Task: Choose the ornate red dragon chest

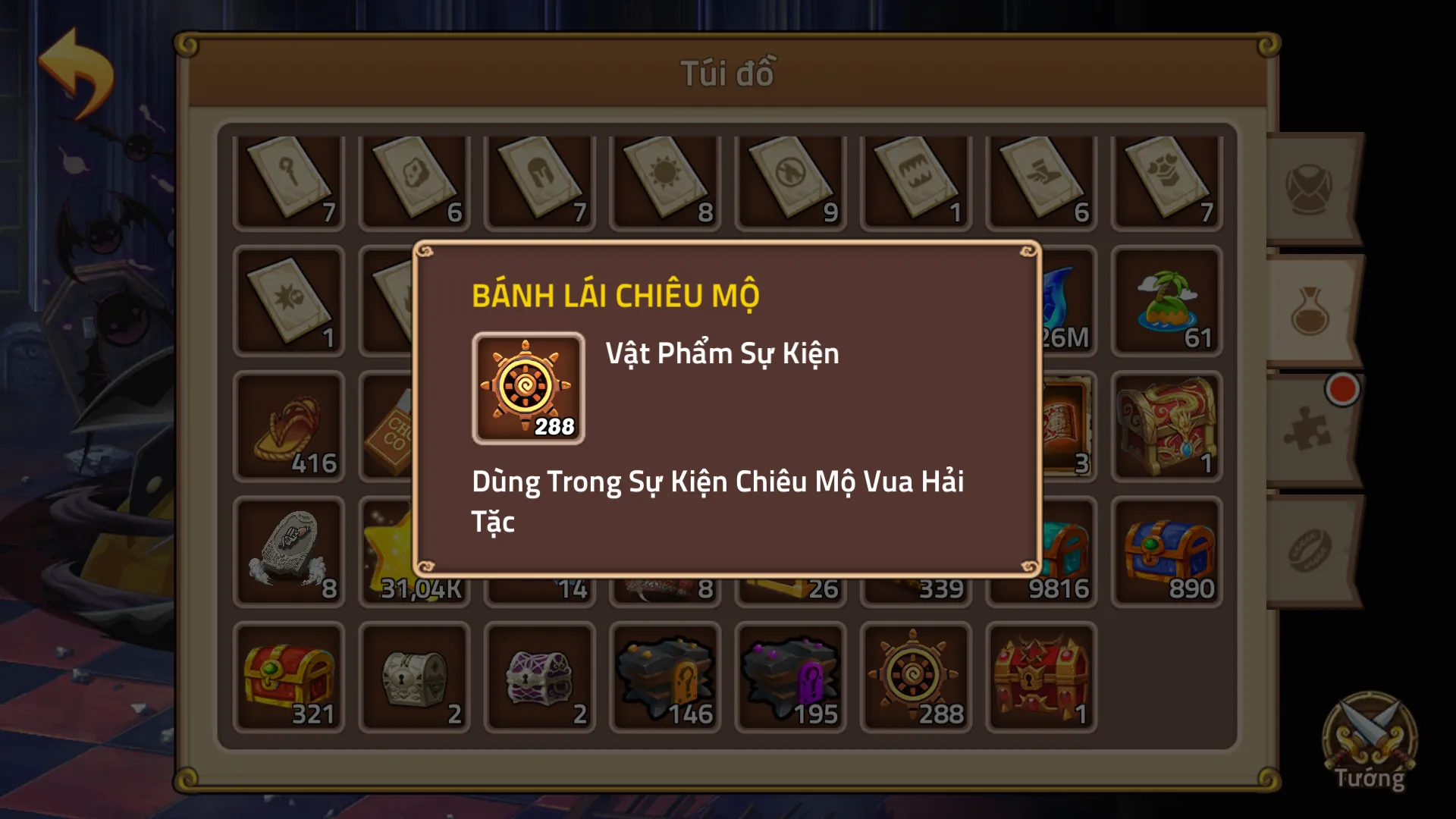Action: point(1166,427)
